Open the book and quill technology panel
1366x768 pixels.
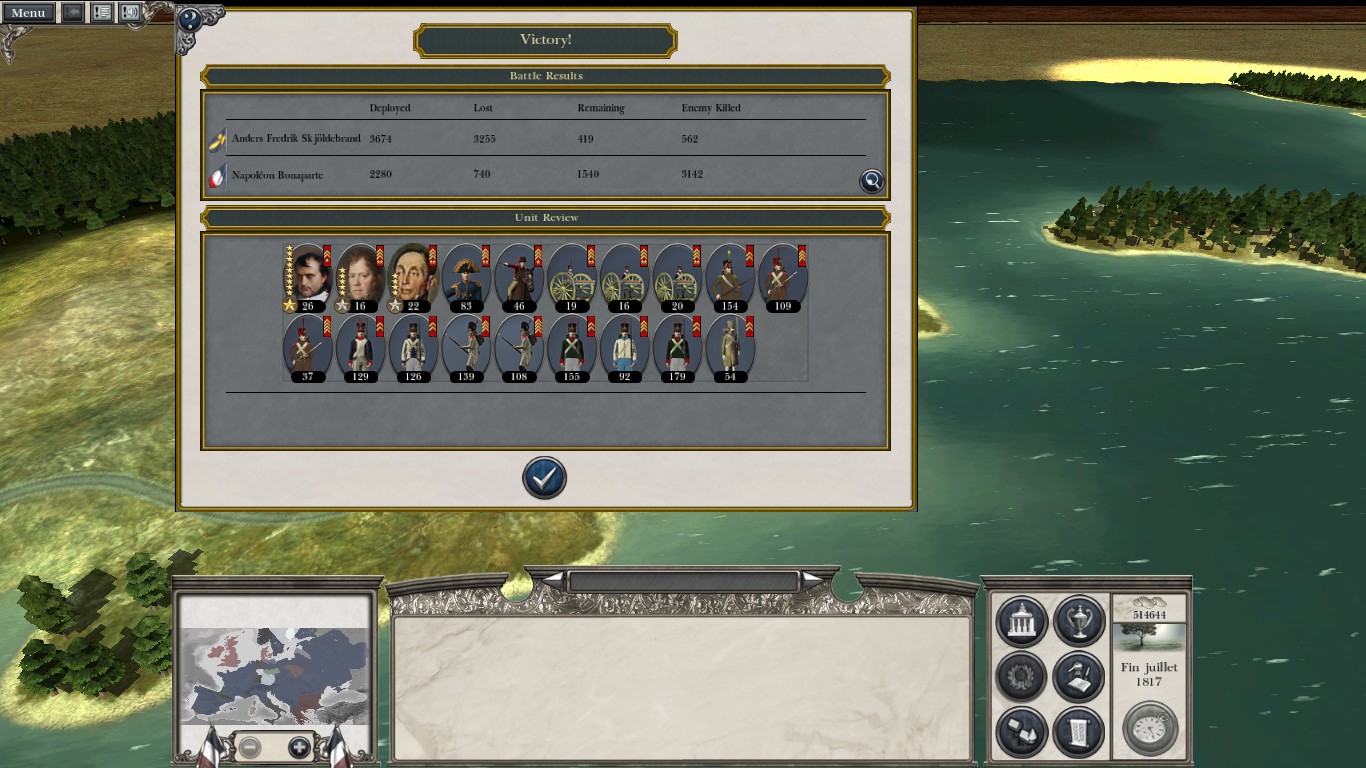[x=1078, y=677]
